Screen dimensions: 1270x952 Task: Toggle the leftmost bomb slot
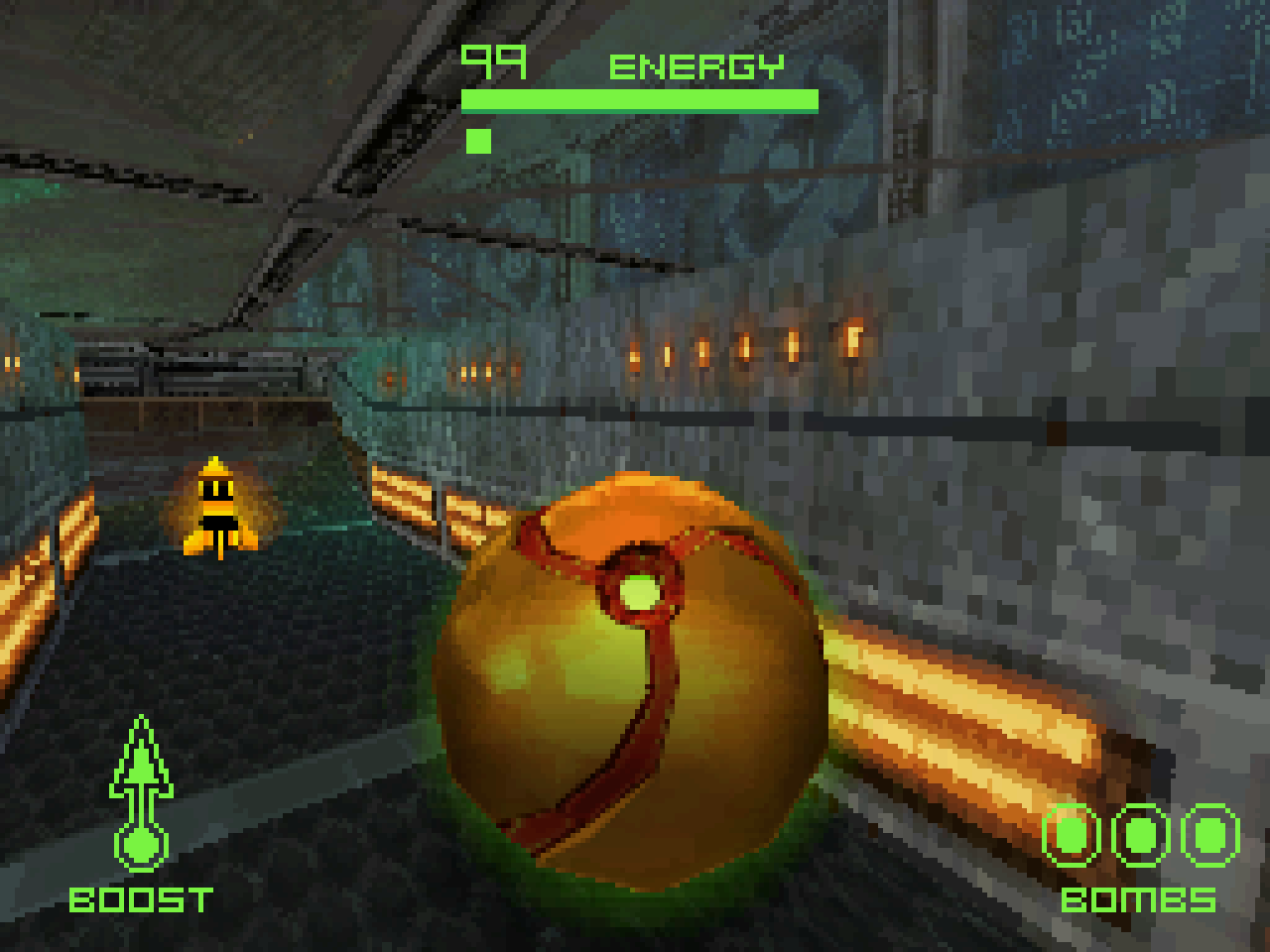(1072, 836)
